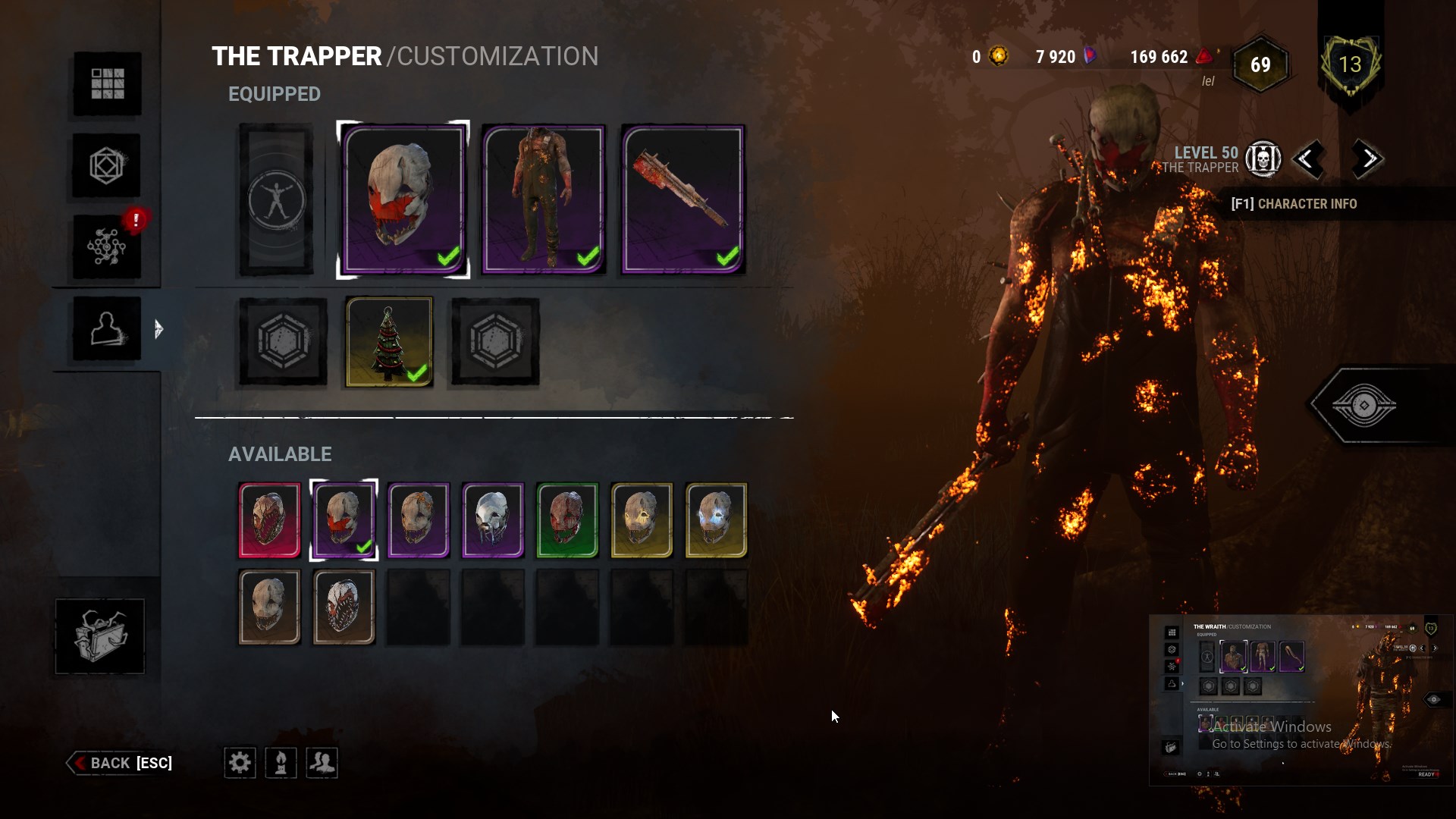Toggle the eye view button on right edge
Image resolution: width=1456 pixels, height=819 pixels.
[x=1363, y=406]
